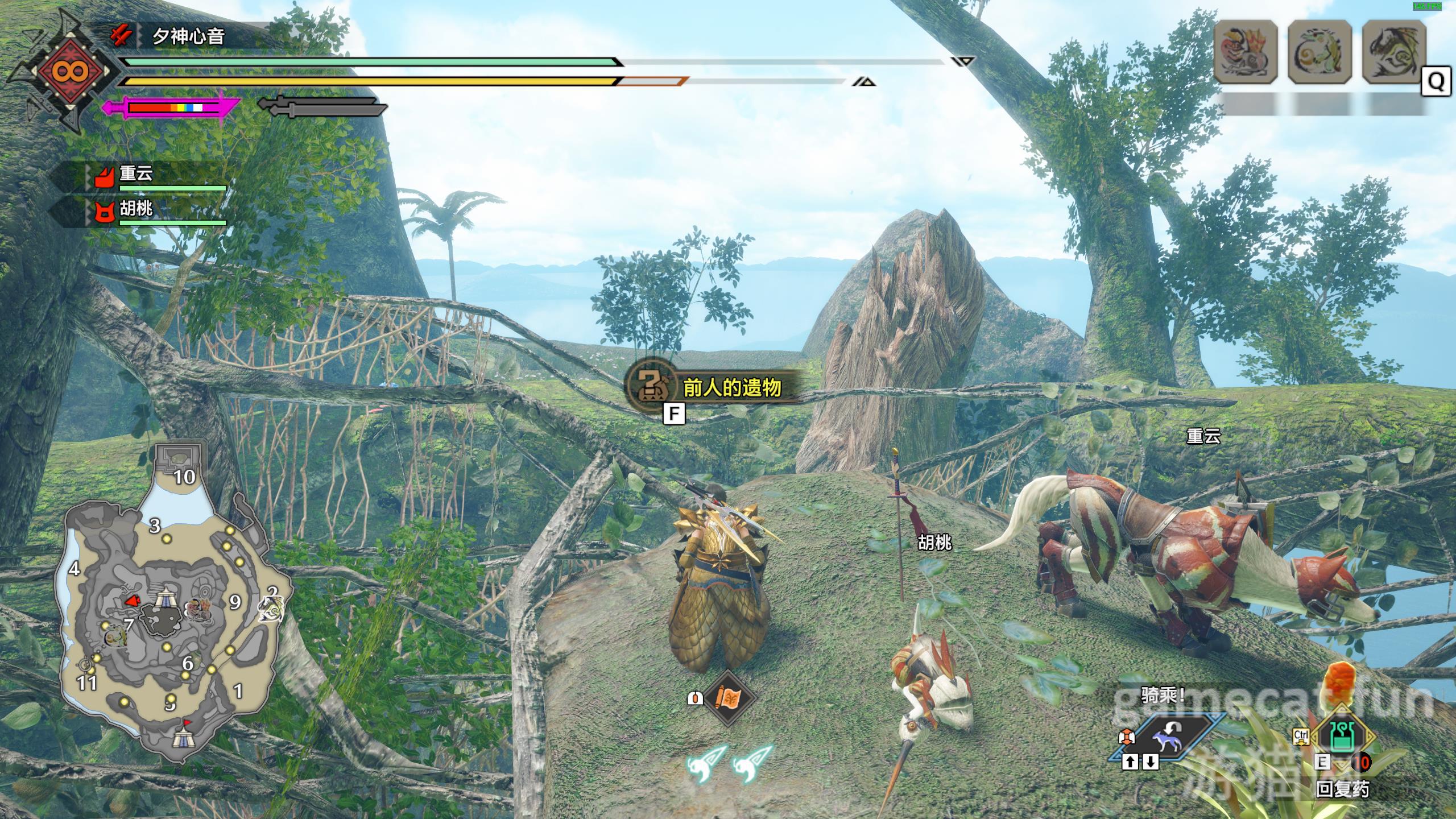The width and height of the screenshot is (1456, 819).
Task: Select the wyvern marker beside area 2
Action: [x=270, y=609]
